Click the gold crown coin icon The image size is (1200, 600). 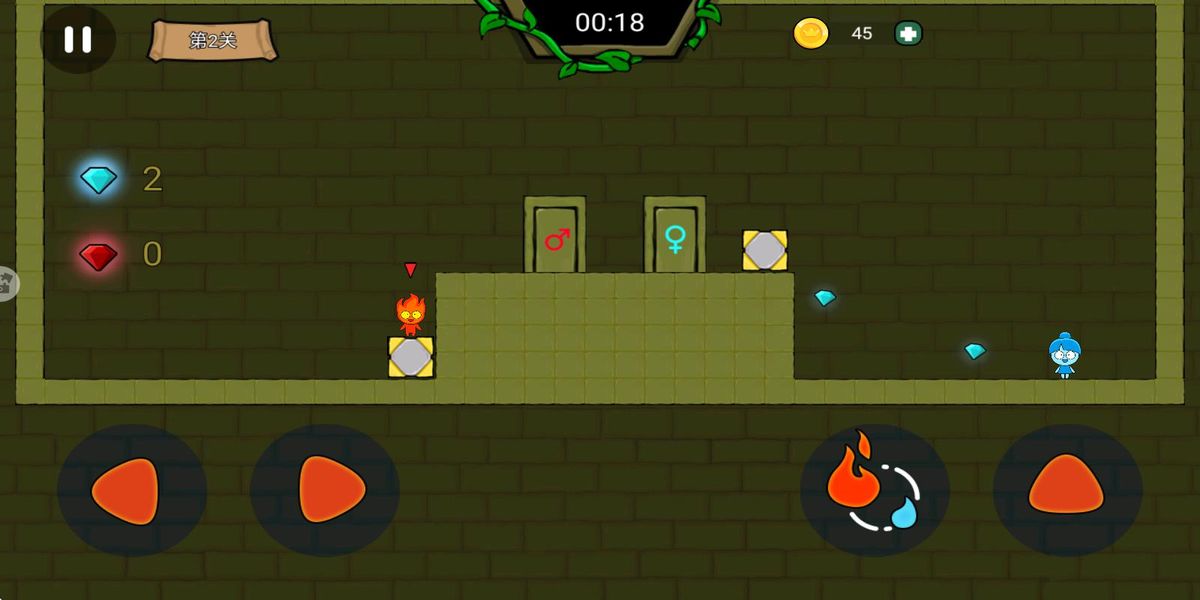[811, 34]
